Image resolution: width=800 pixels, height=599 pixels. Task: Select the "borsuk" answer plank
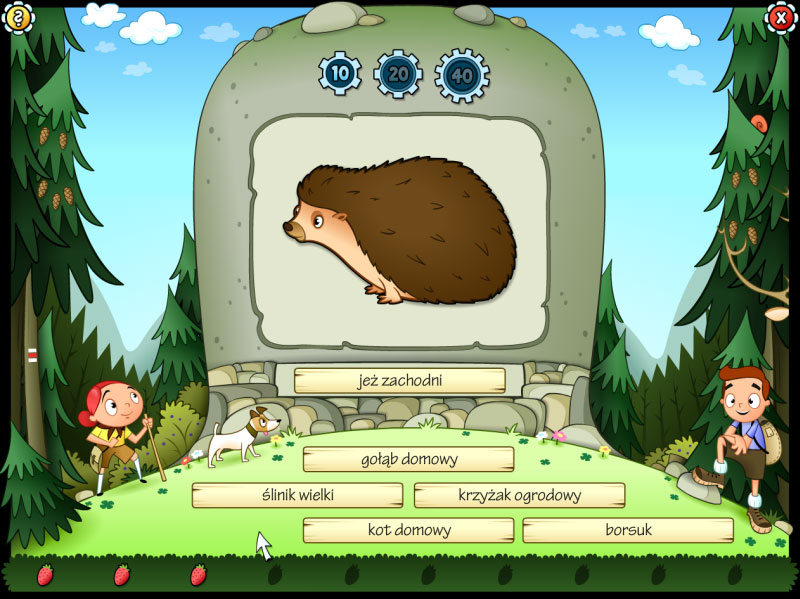pyautogui.click(x=627, y=530)
